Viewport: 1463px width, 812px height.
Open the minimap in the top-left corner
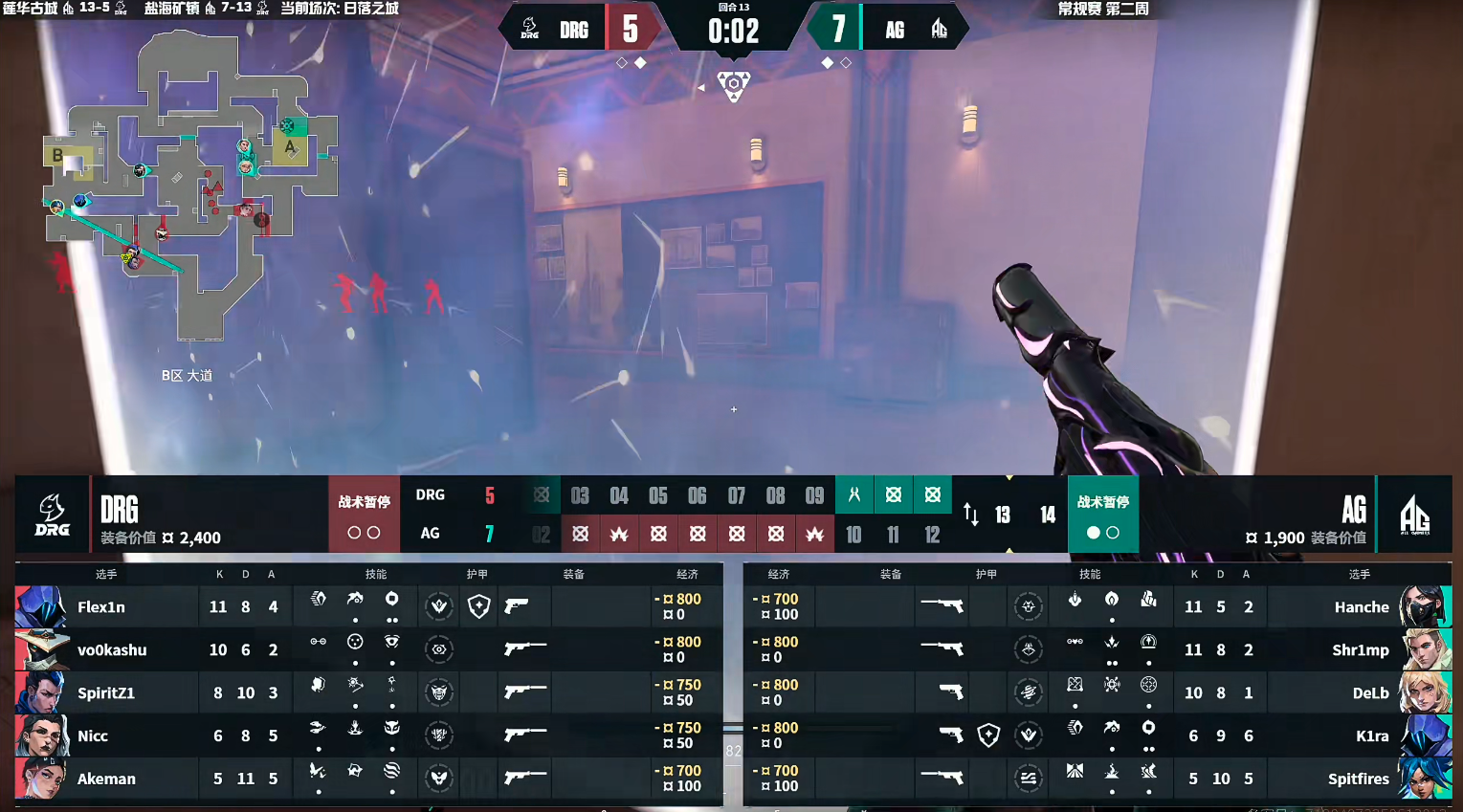pos(191,187)
